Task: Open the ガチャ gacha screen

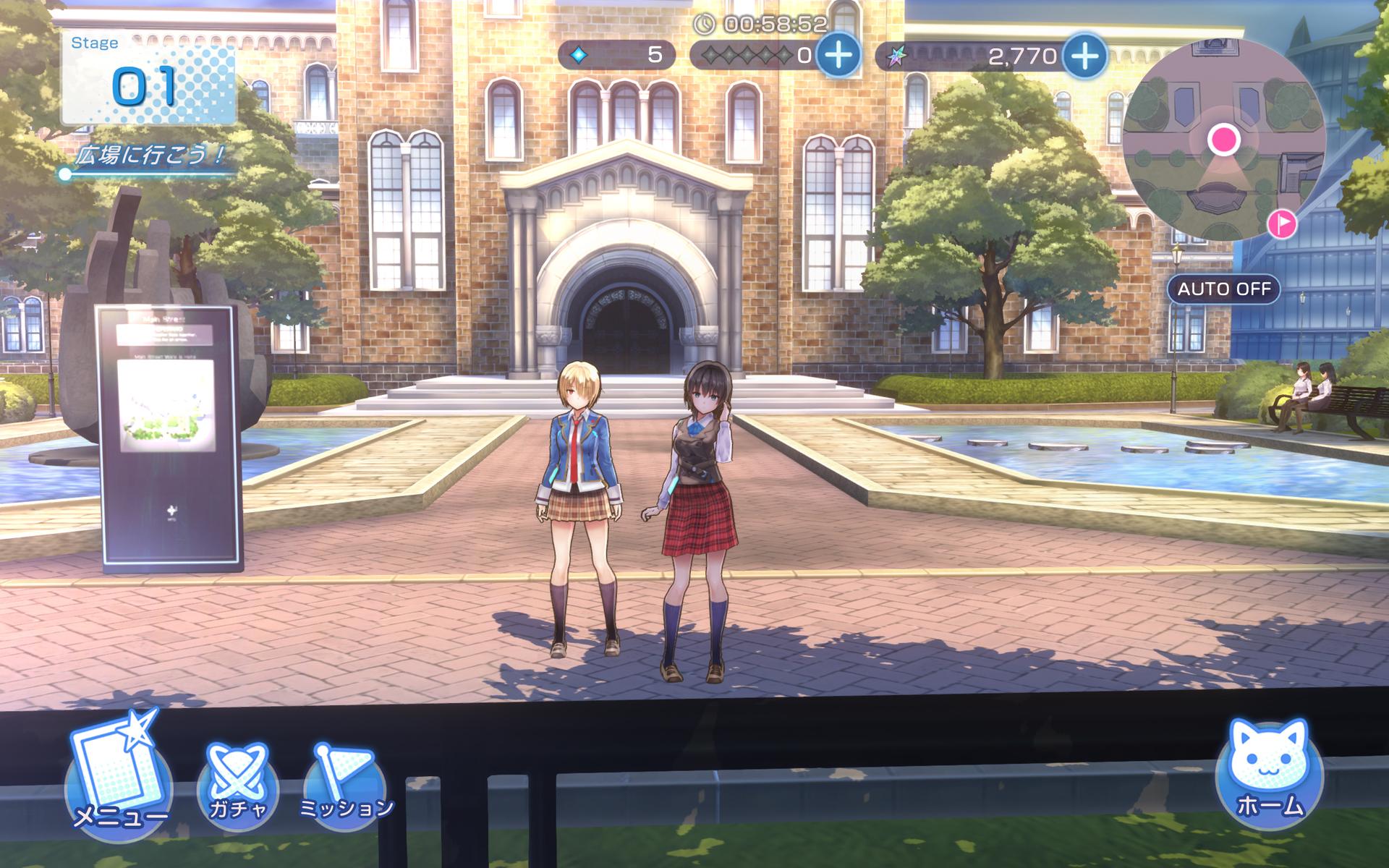Action: click(x=238, y=783)
